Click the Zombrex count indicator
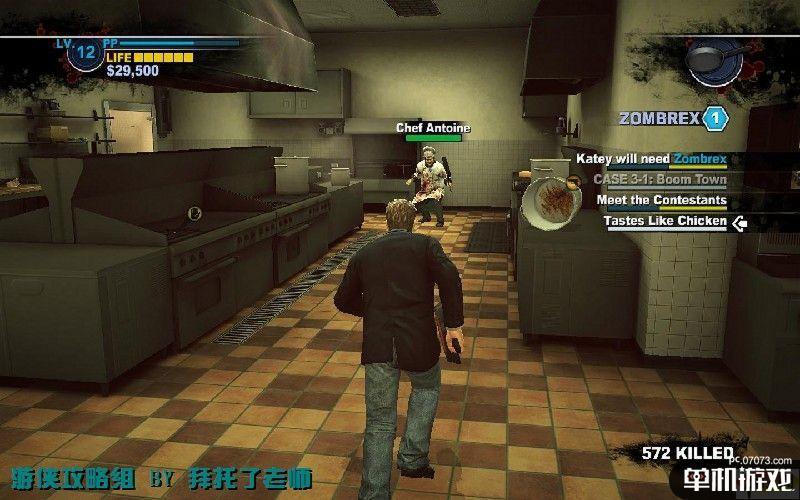 [x=714, y=118]
